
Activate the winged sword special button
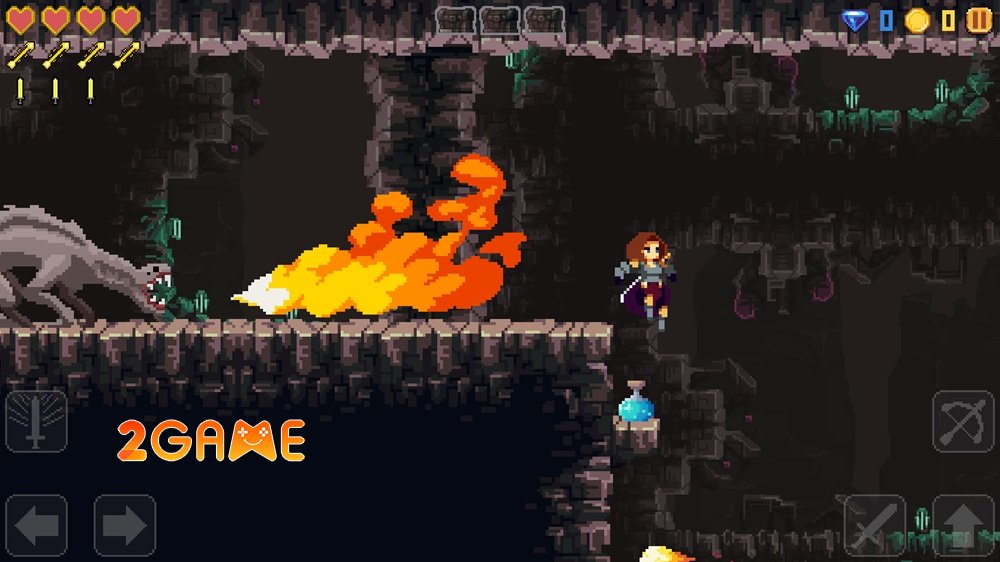(37, 421)
